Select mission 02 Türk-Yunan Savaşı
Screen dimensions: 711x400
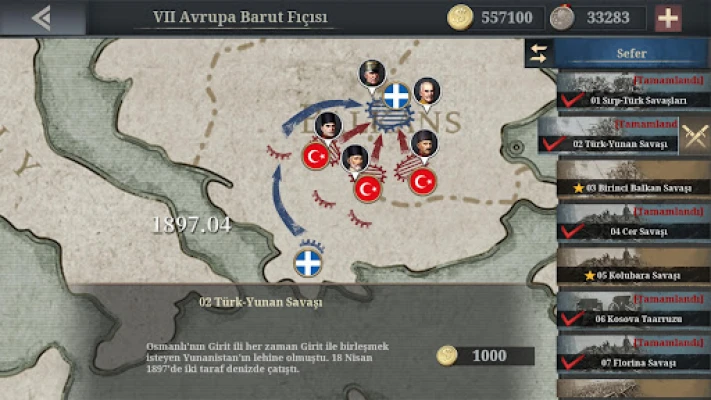[x=608, y=136]
